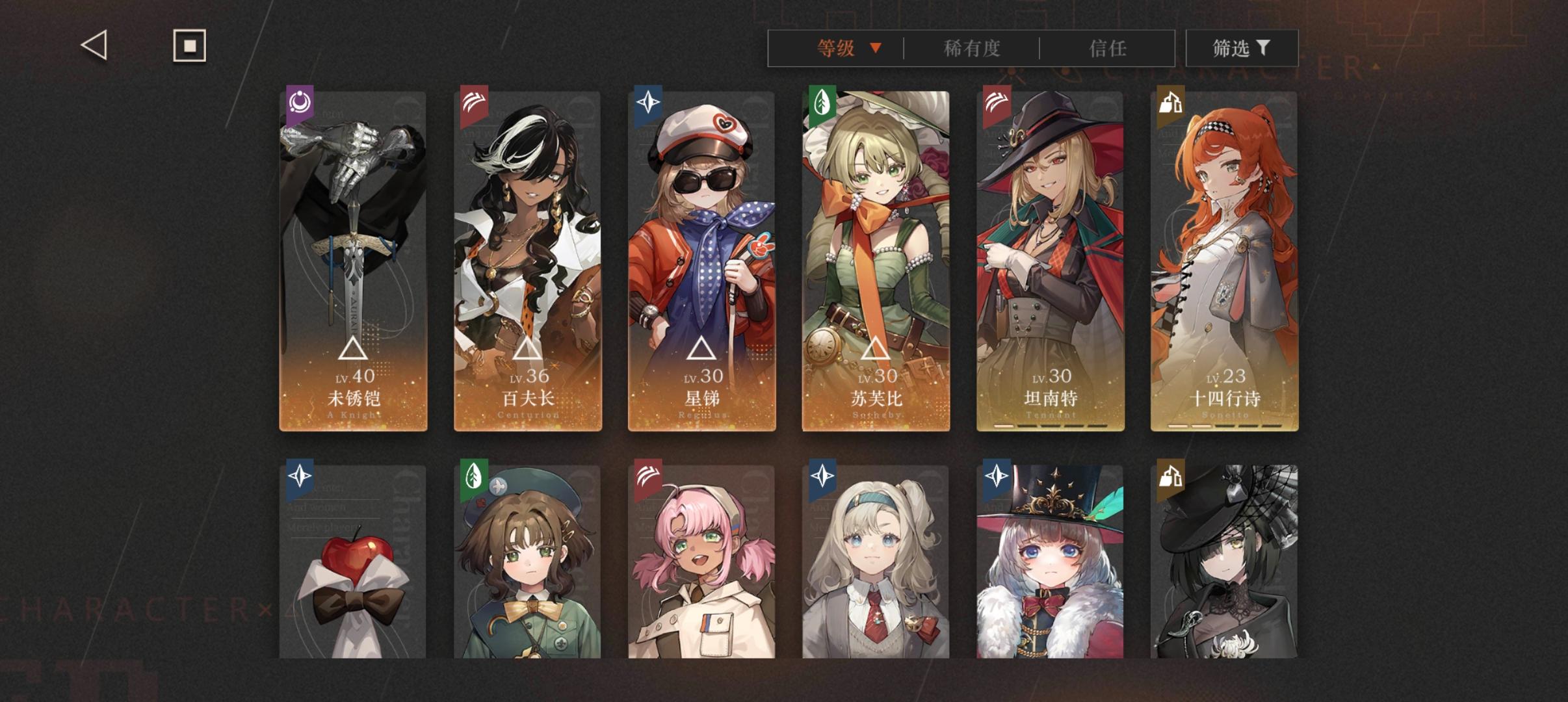Screen dimensions: 1568x702
Task: Toggle the small airplane badge on the green beret character's card
Action: click(498, 486)
